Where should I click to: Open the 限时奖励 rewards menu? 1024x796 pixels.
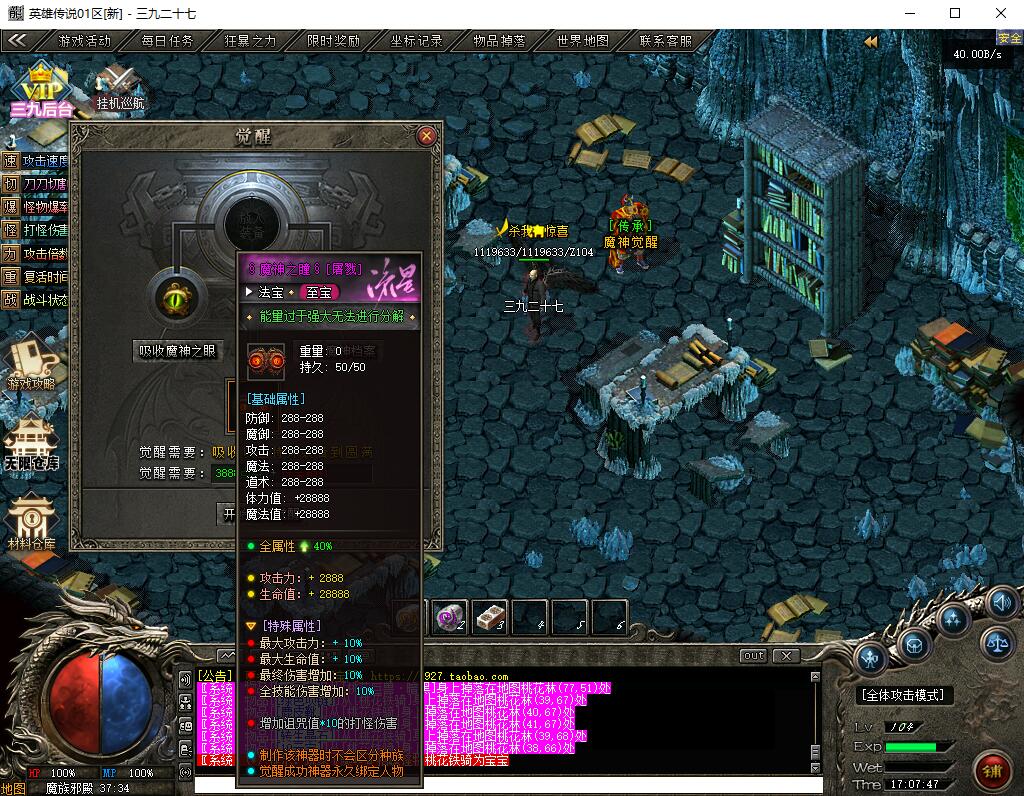[333, 41]
